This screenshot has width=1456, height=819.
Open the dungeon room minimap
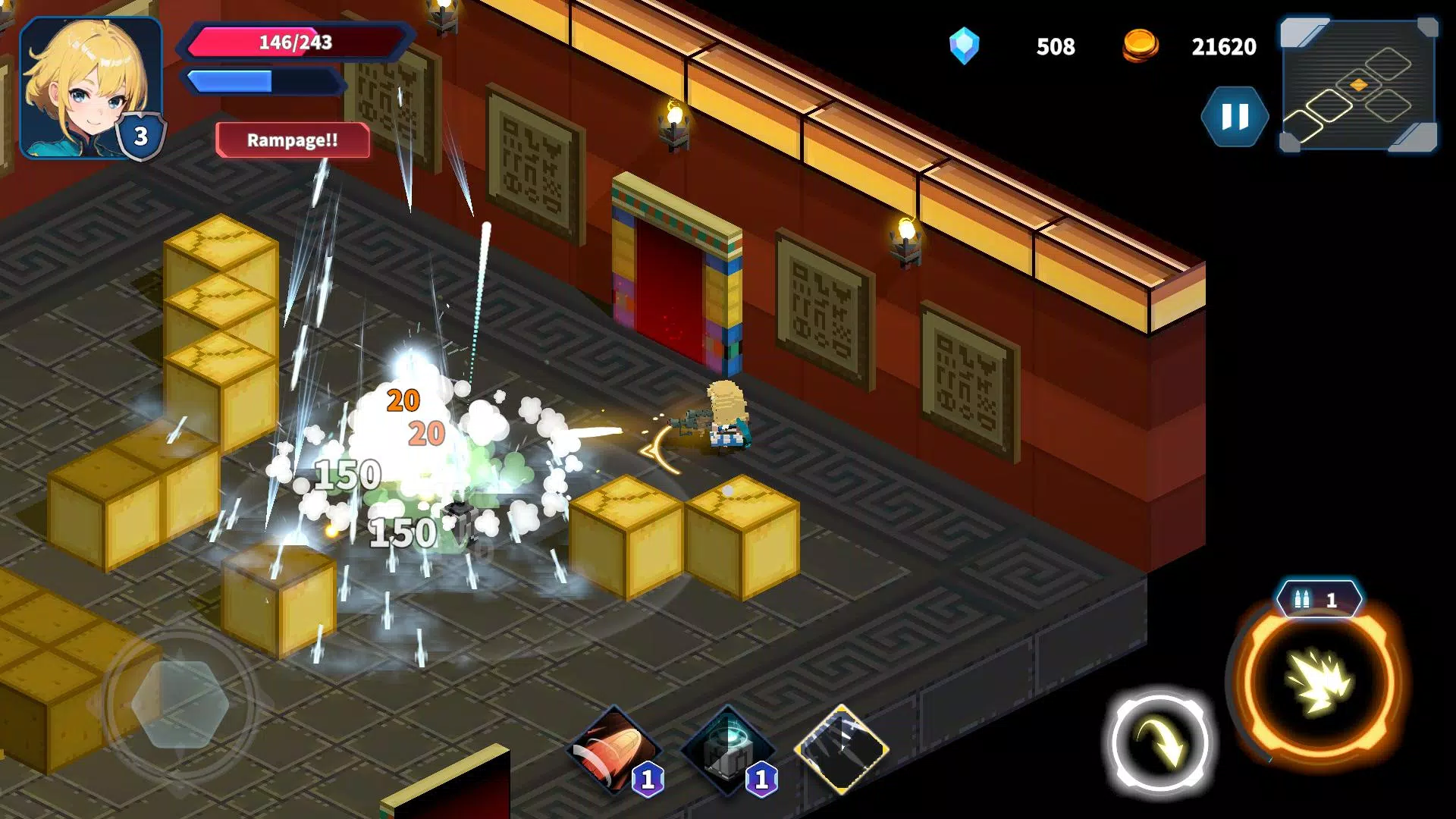pos(1358,85)
